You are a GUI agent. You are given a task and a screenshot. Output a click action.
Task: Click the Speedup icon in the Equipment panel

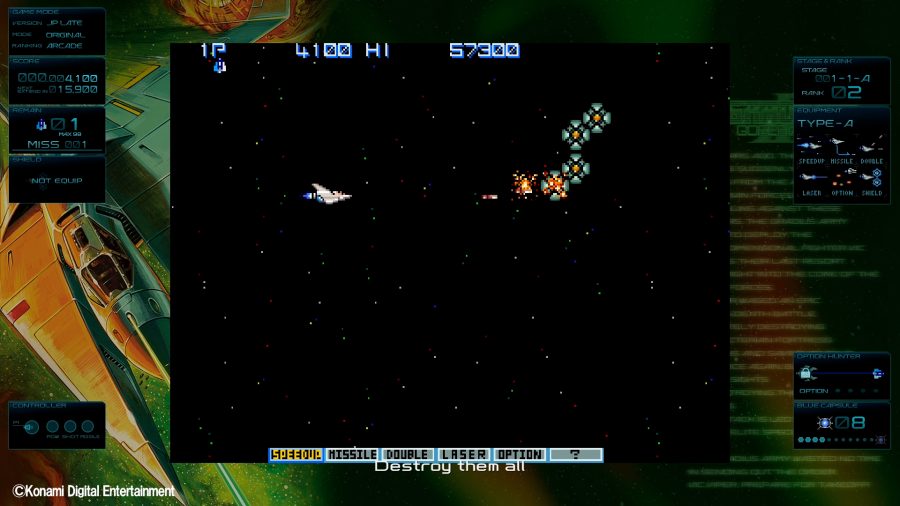pyautogui.click(x=811, y=146)
